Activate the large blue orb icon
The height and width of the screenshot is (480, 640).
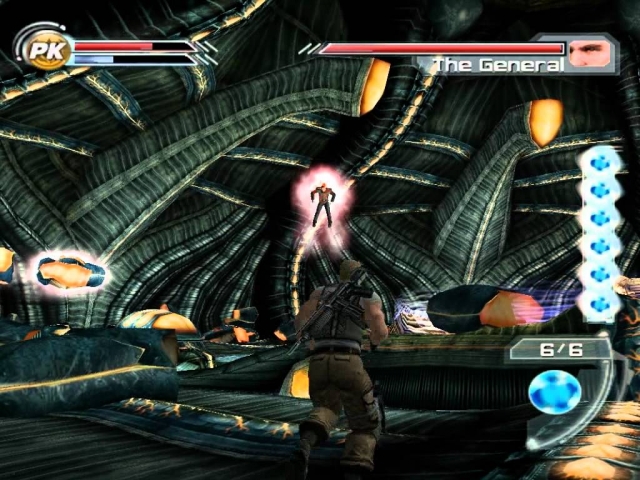pyautogui.click(x=554, y=391)
